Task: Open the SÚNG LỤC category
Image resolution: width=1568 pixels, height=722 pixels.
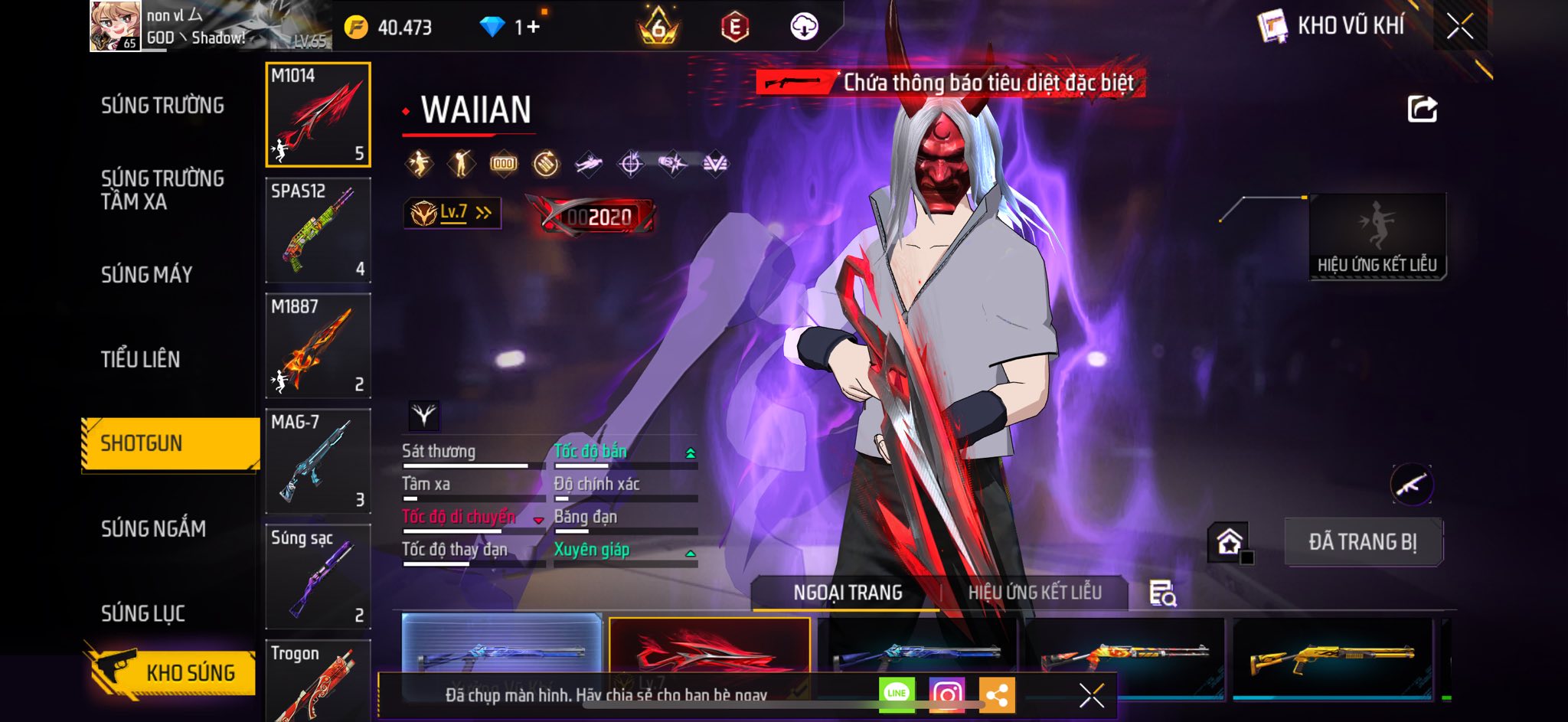Action: [143, 613]
